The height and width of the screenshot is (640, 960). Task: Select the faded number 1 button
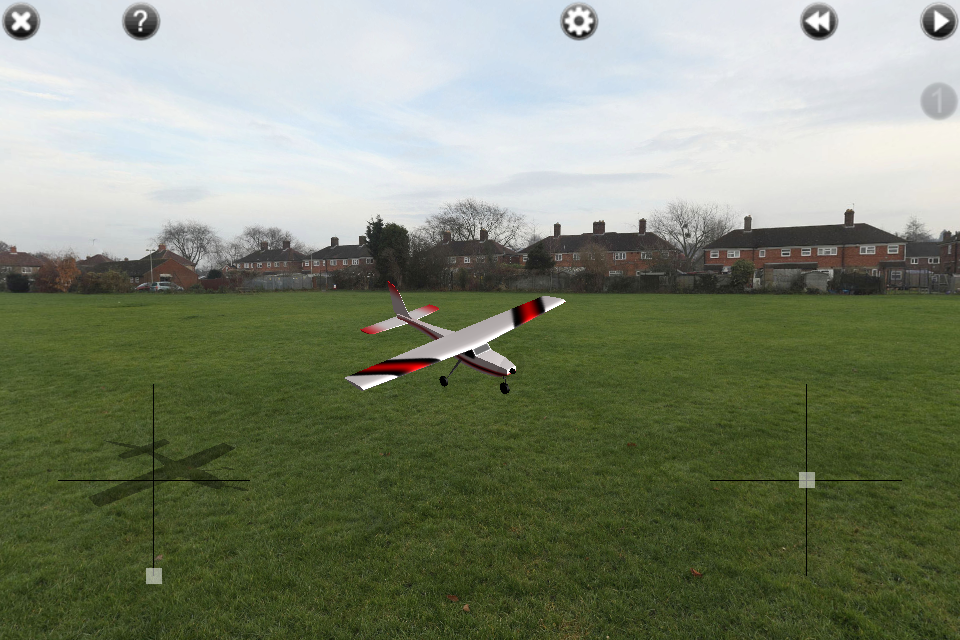click(x=939, y=101)
